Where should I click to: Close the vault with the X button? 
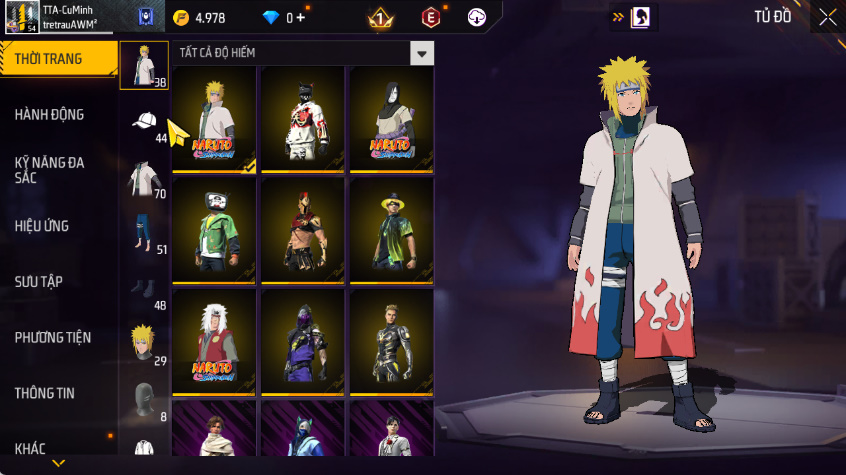coord(827,17)
